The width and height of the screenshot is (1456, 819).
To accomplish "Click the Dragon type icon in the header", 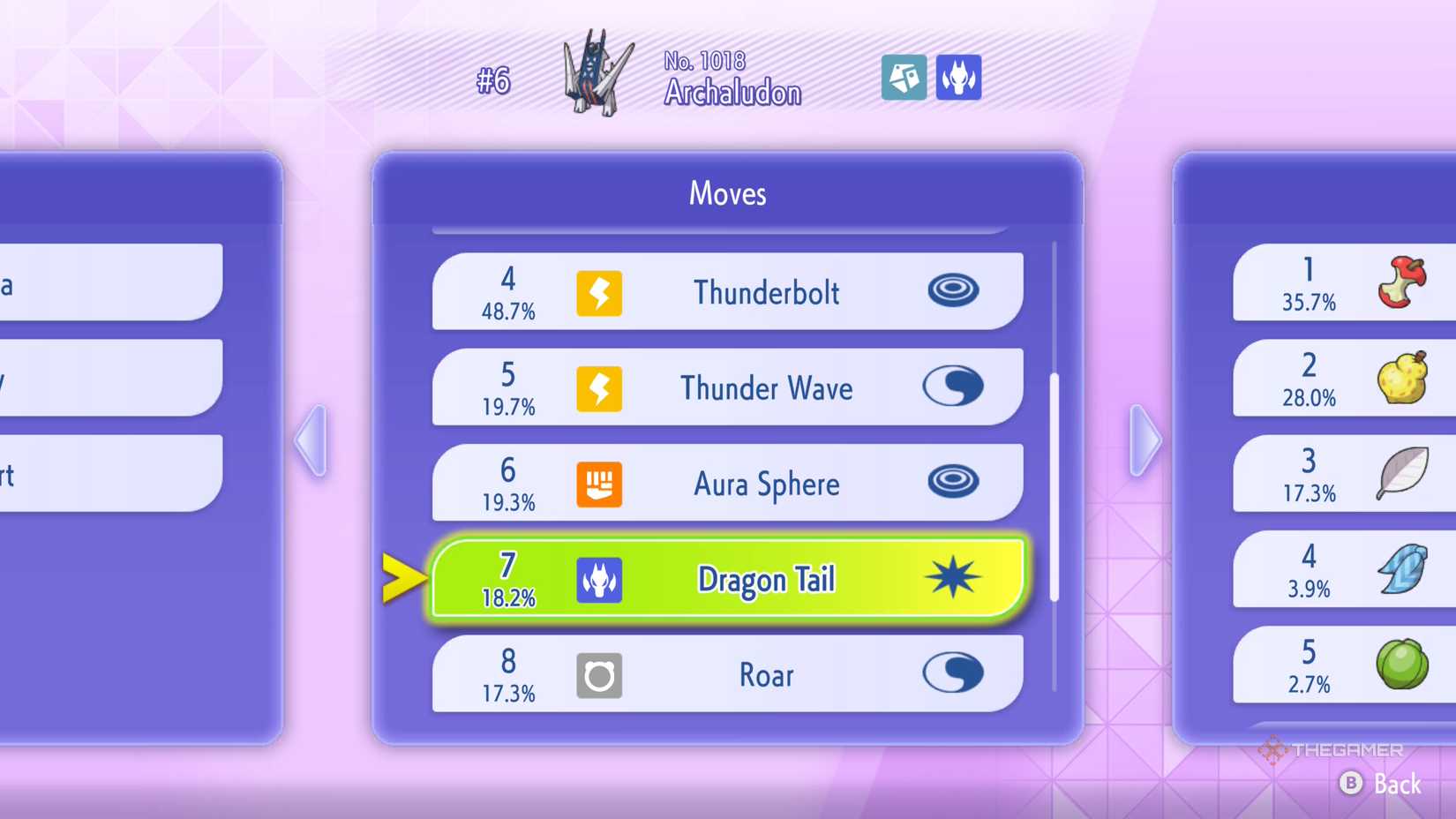I will (x=959, y=78).
